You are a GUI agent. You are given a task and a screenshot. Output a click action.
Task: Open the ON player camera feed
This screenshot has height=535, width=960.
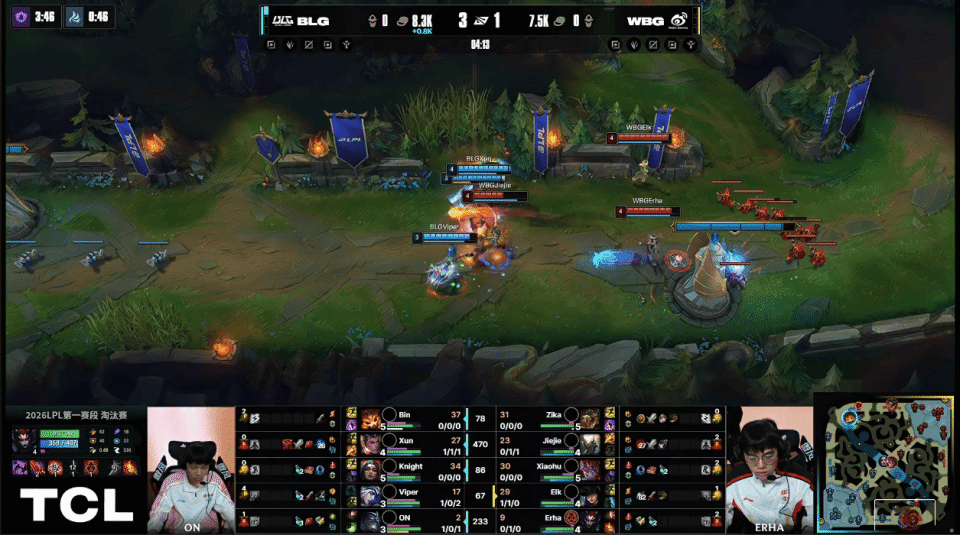pos(190,470)
